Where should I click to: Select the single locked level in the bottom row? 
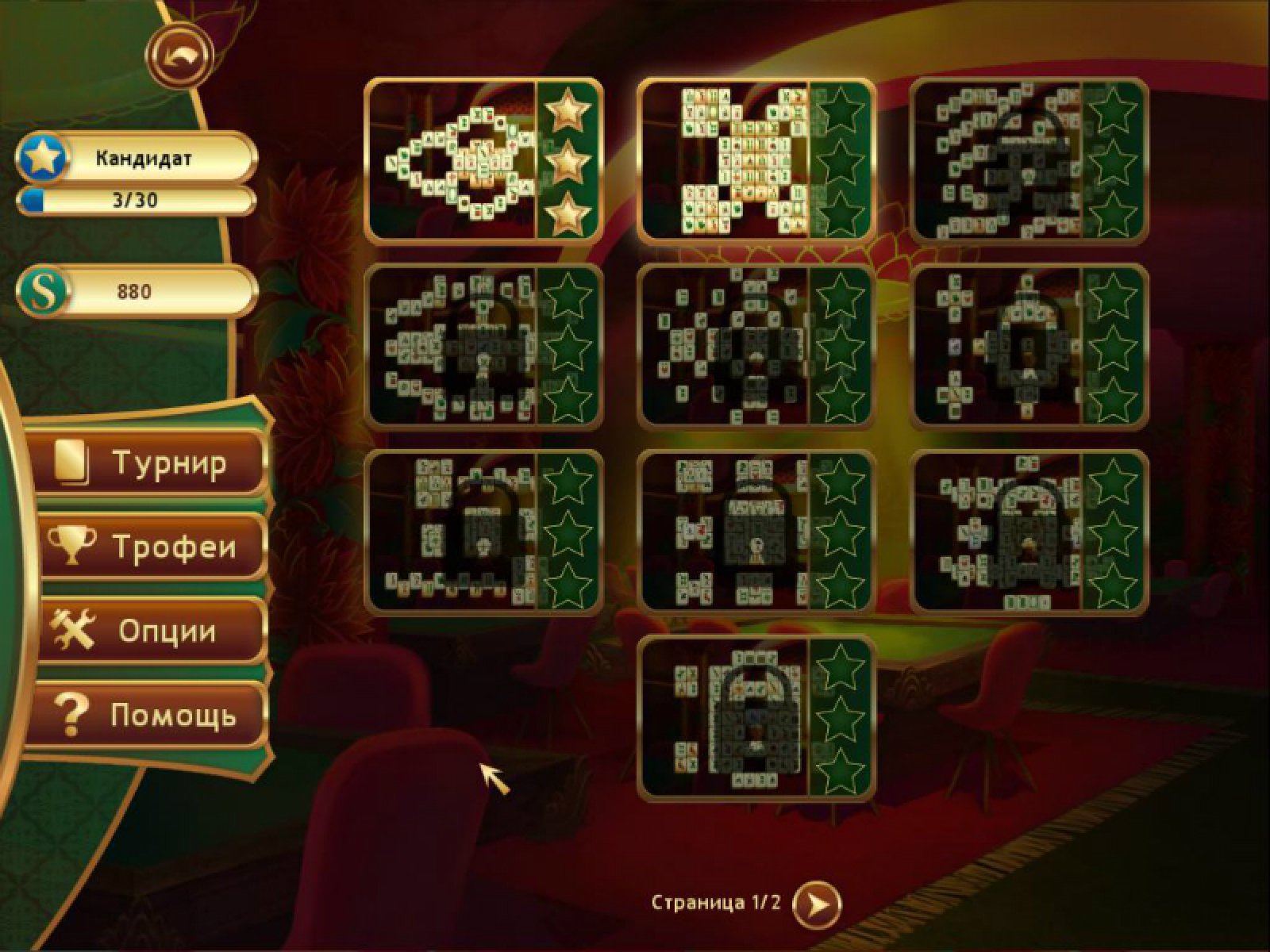pyautogui.click(x=756, y=718)
